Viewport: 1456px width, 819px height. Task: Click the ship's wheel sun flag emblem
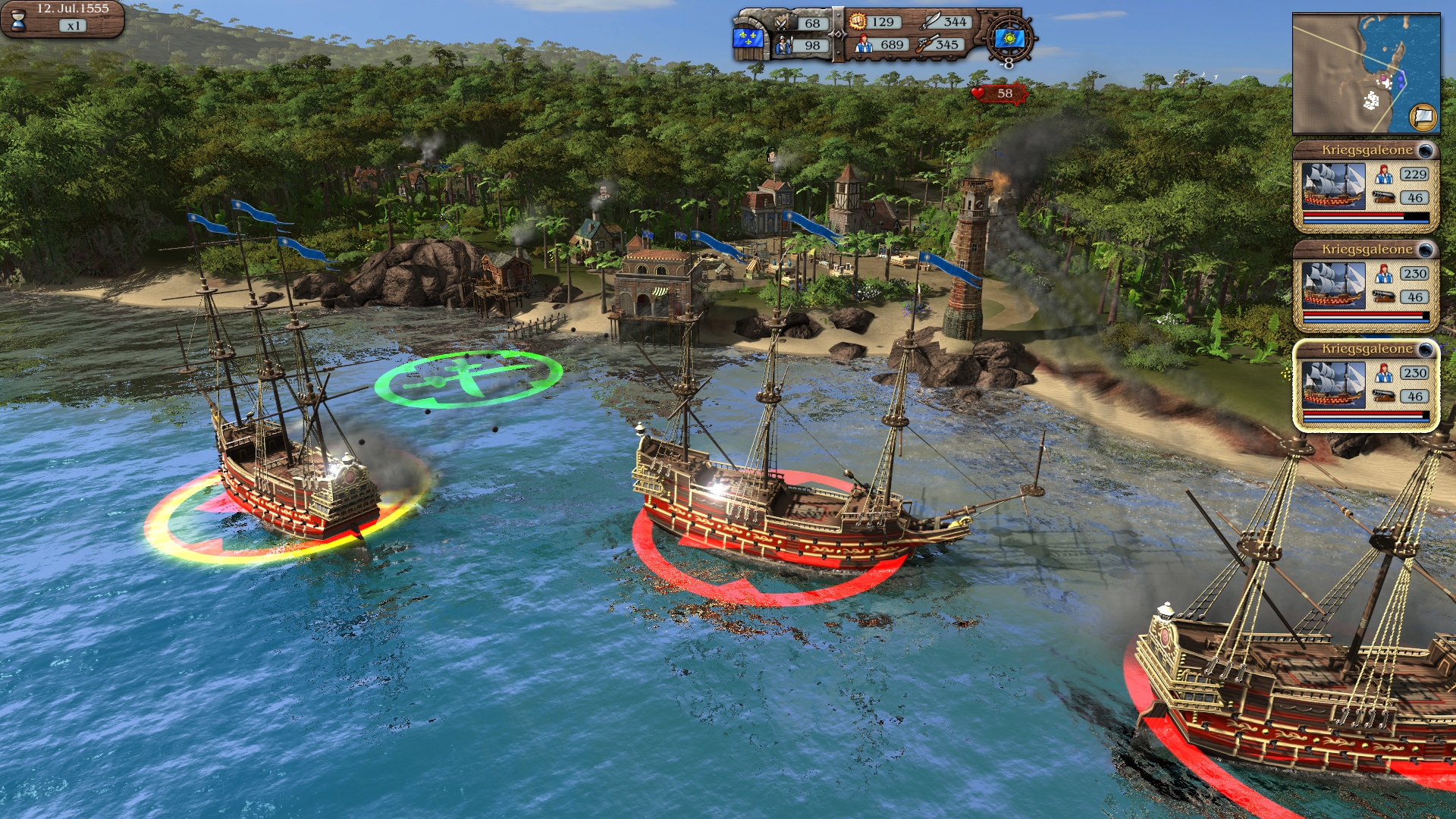pyautogui.click(x=1009, y=38)
